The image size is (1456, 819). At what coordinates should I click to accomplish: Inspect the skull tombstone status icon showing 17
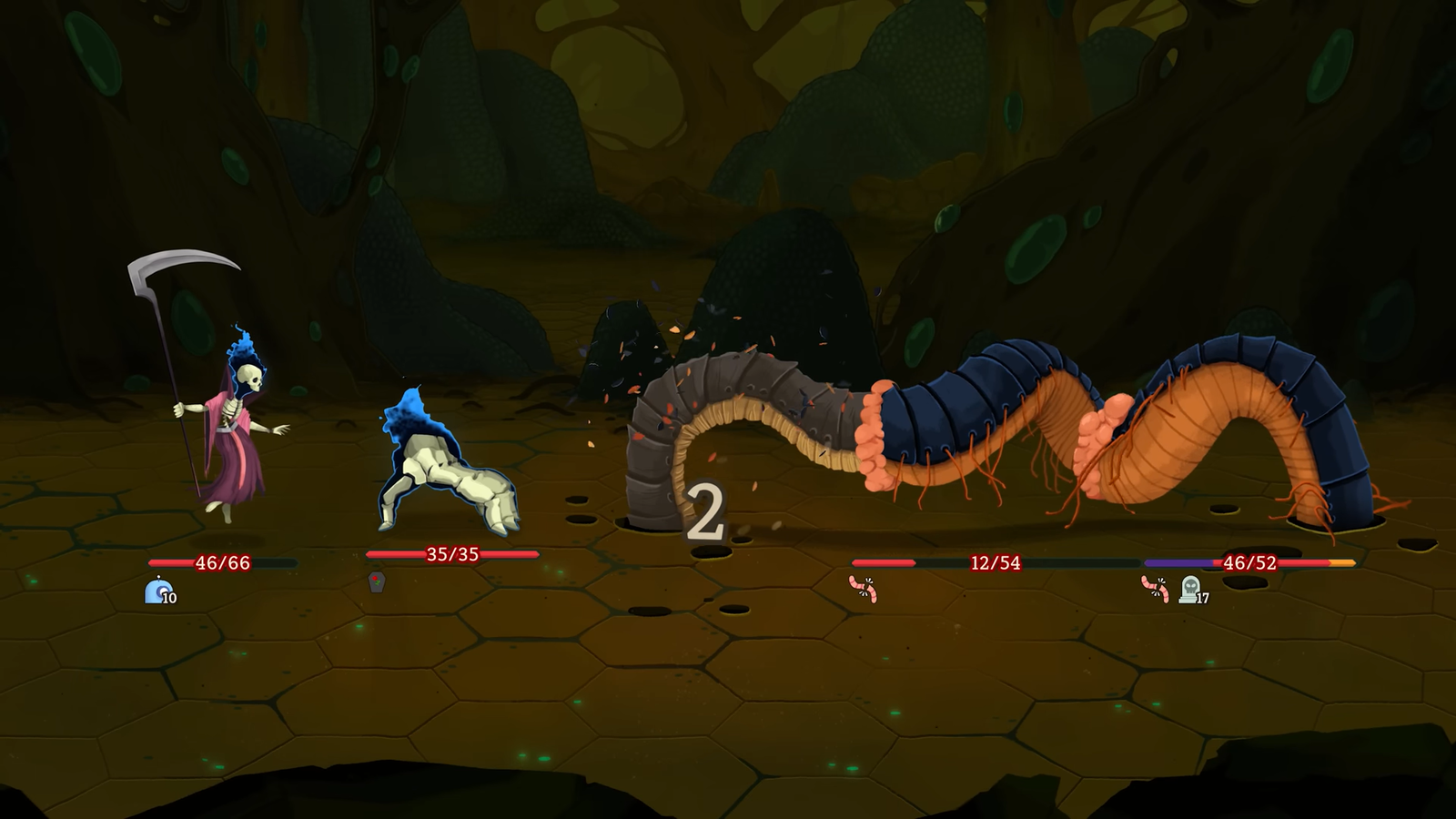[1189, 589]
